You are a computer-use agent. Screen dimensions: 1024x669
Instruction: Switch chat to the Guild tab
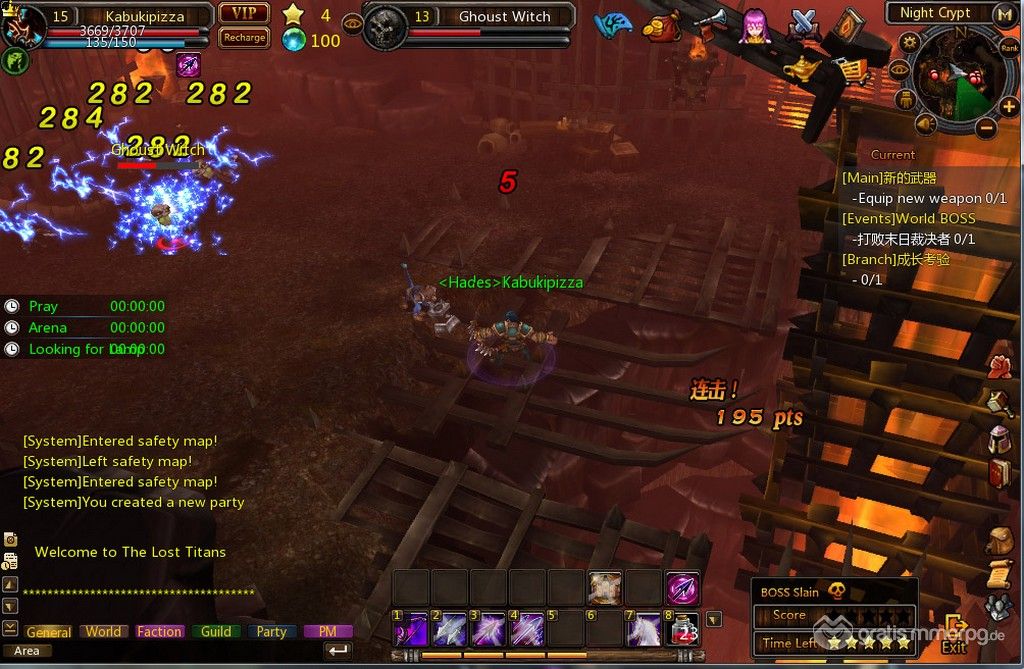[216, 632]
